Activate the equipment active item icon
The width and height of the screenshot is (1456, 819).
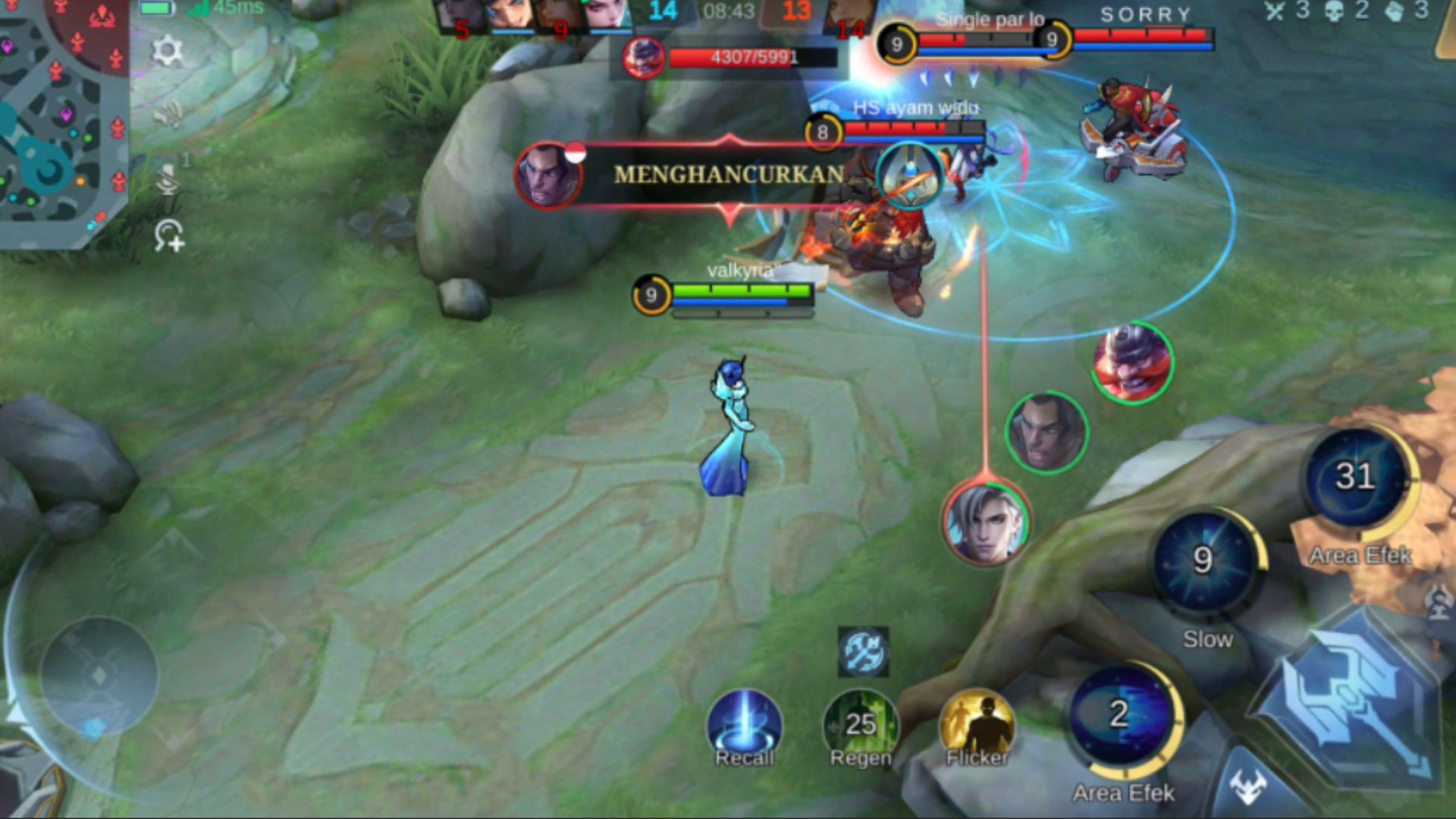coord(863,651)
